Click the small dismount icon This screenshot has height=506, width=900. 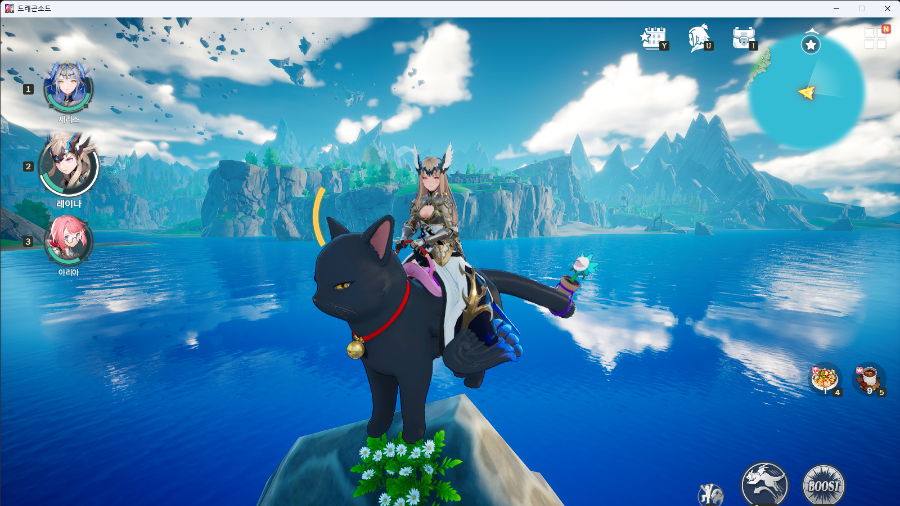pos(710,494)
